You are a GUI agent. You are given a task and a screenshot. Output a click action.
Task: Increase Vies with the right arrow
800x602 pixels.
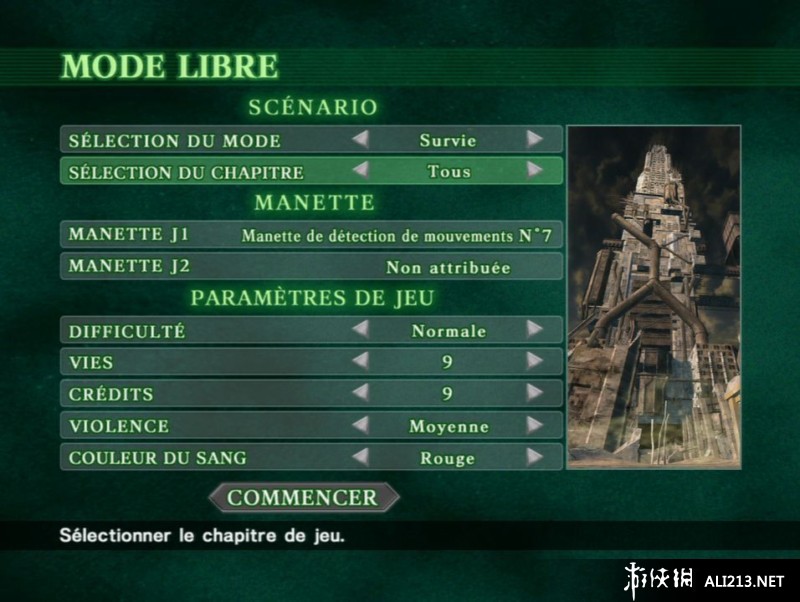point(535,361)
